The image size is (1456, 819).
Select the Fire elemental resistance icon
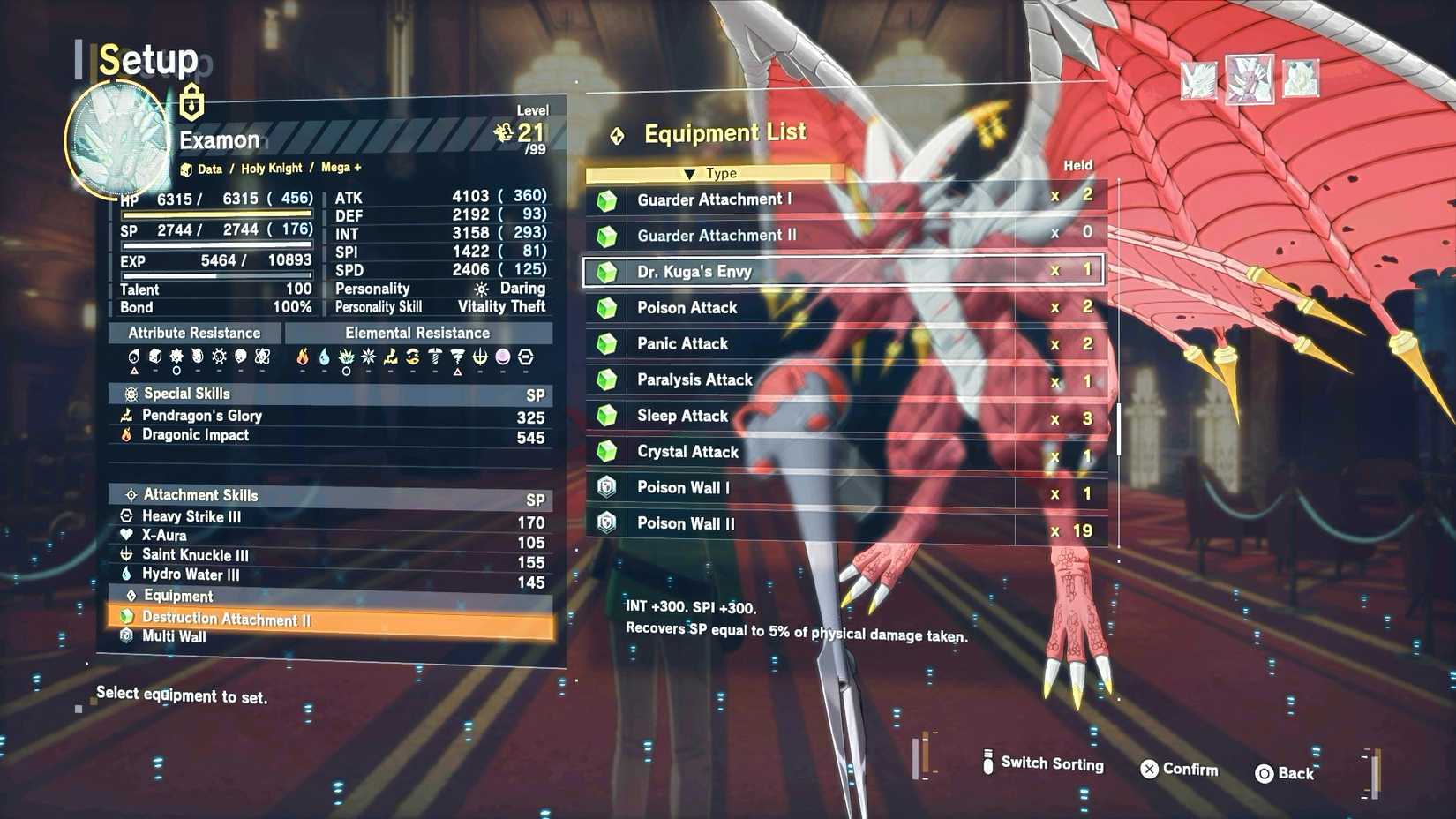click(304, 358)
